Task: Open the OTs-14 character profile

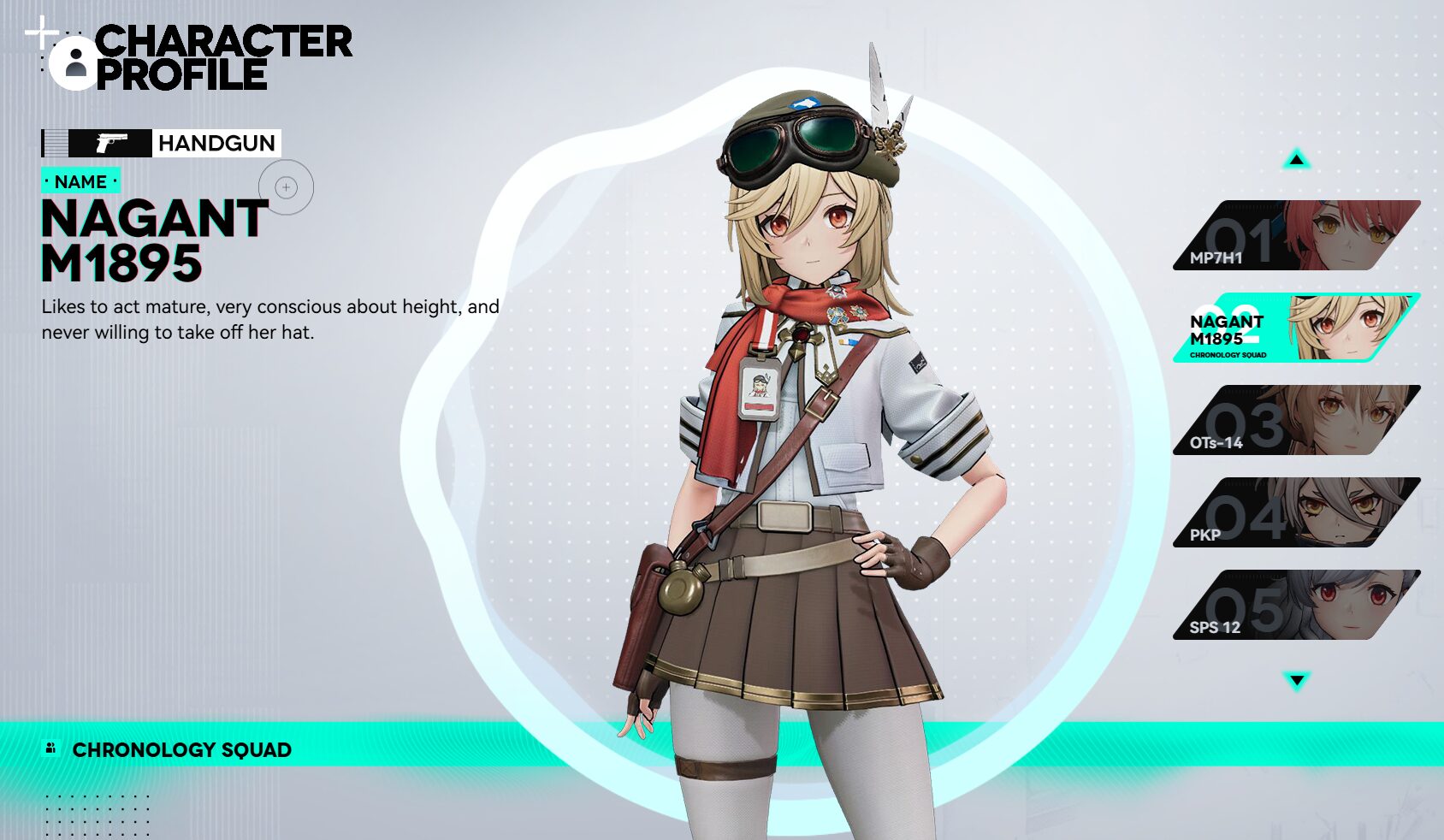Action: (x=1296, y=420)
